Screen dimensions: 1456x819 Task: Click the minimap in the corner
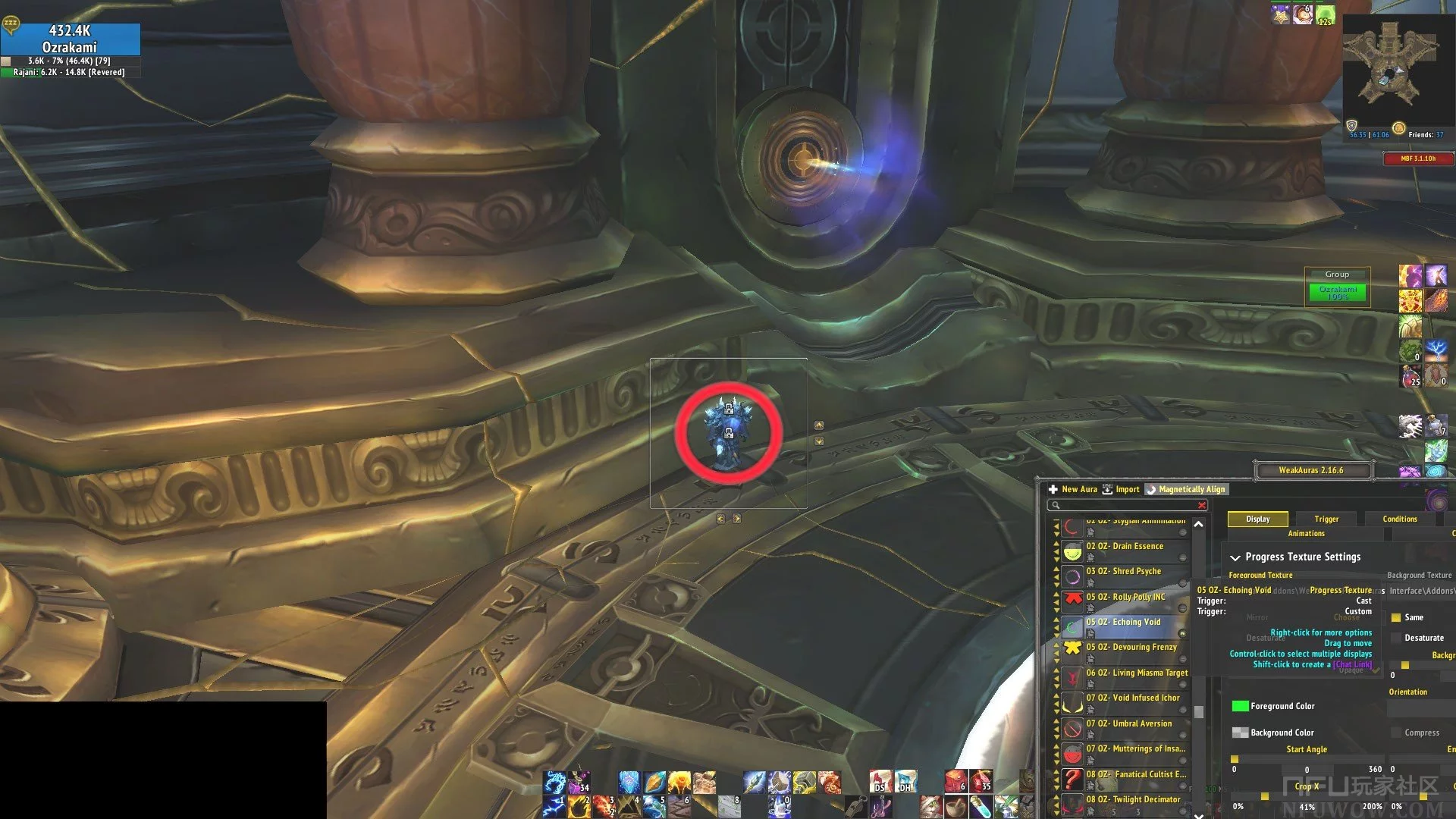1389,64
